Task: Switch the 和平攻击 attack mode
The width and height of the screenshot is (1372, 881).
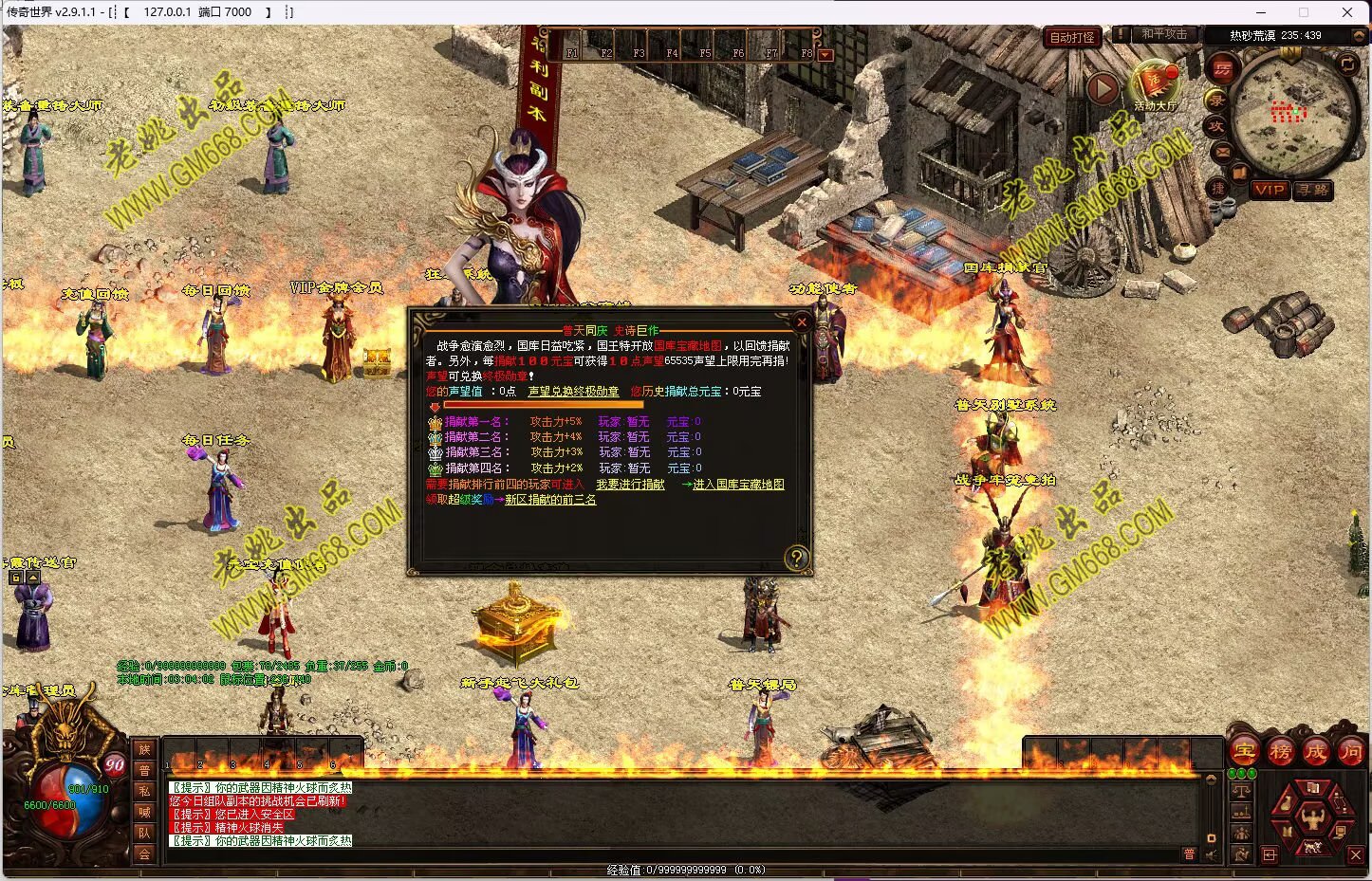Action: coord(1164,35)
